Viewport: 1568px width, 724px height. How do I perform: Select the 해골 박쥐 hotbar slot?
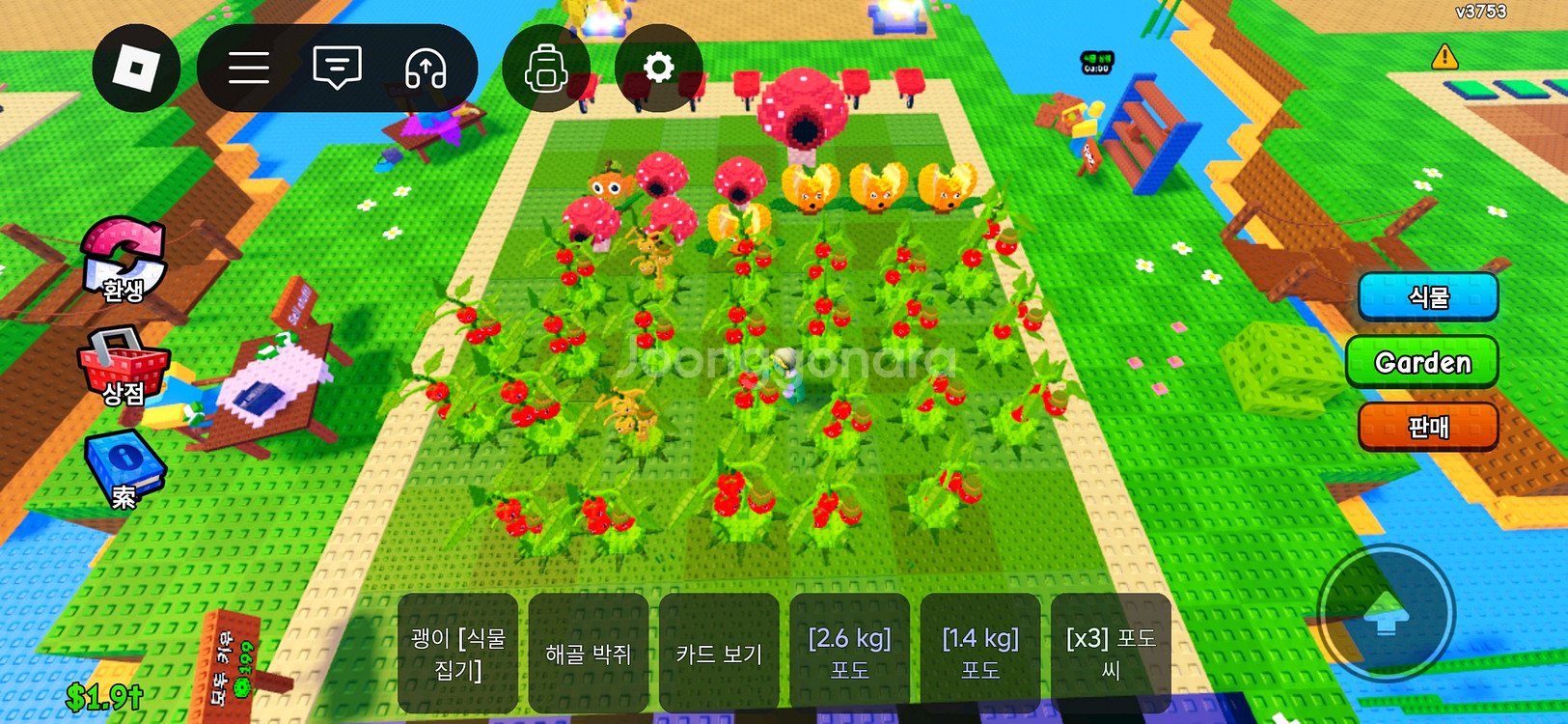click(x=588, y=654)
